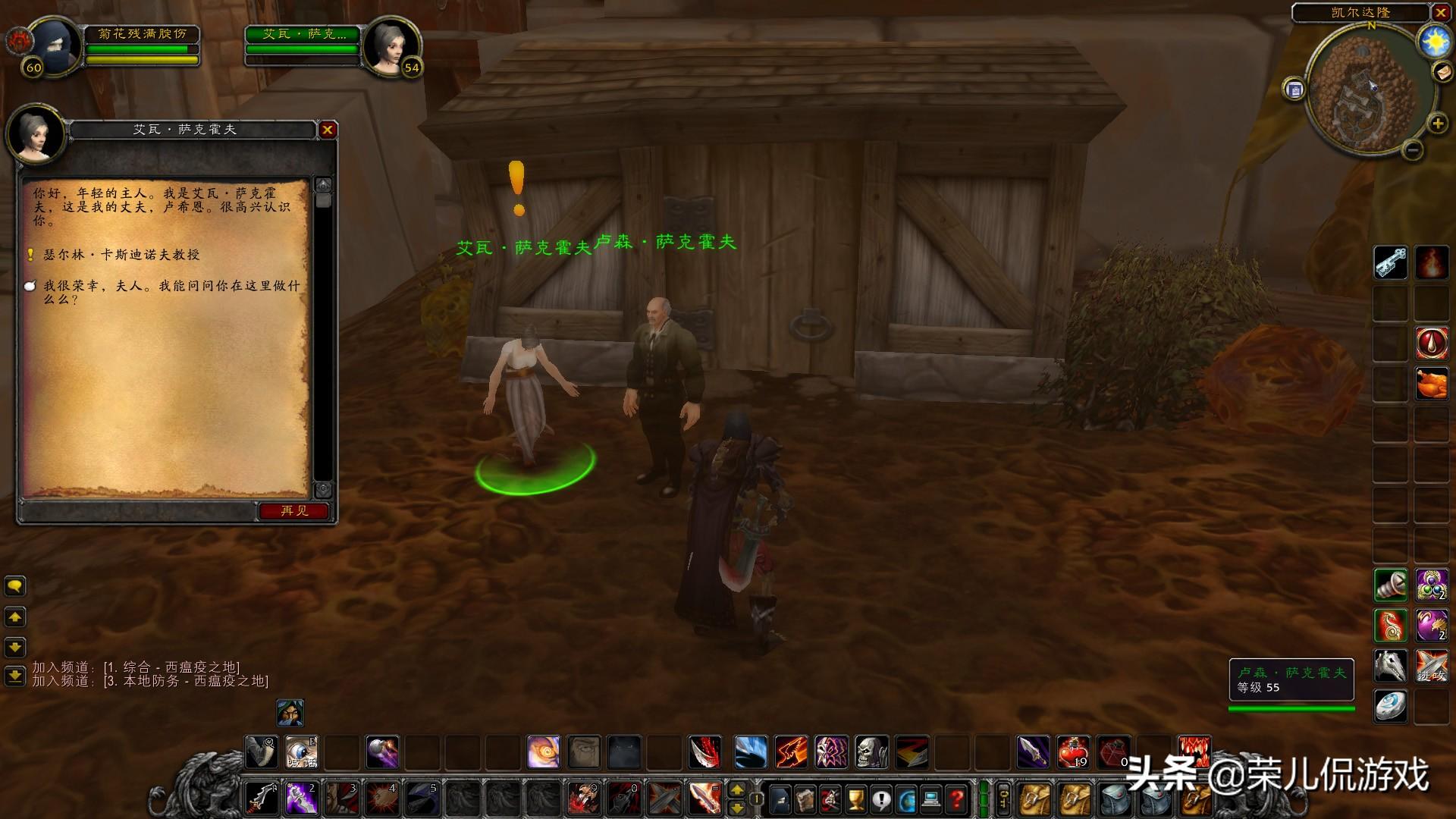
Task: Activate the skull ability on the upper bar
Action: point(871,752)
